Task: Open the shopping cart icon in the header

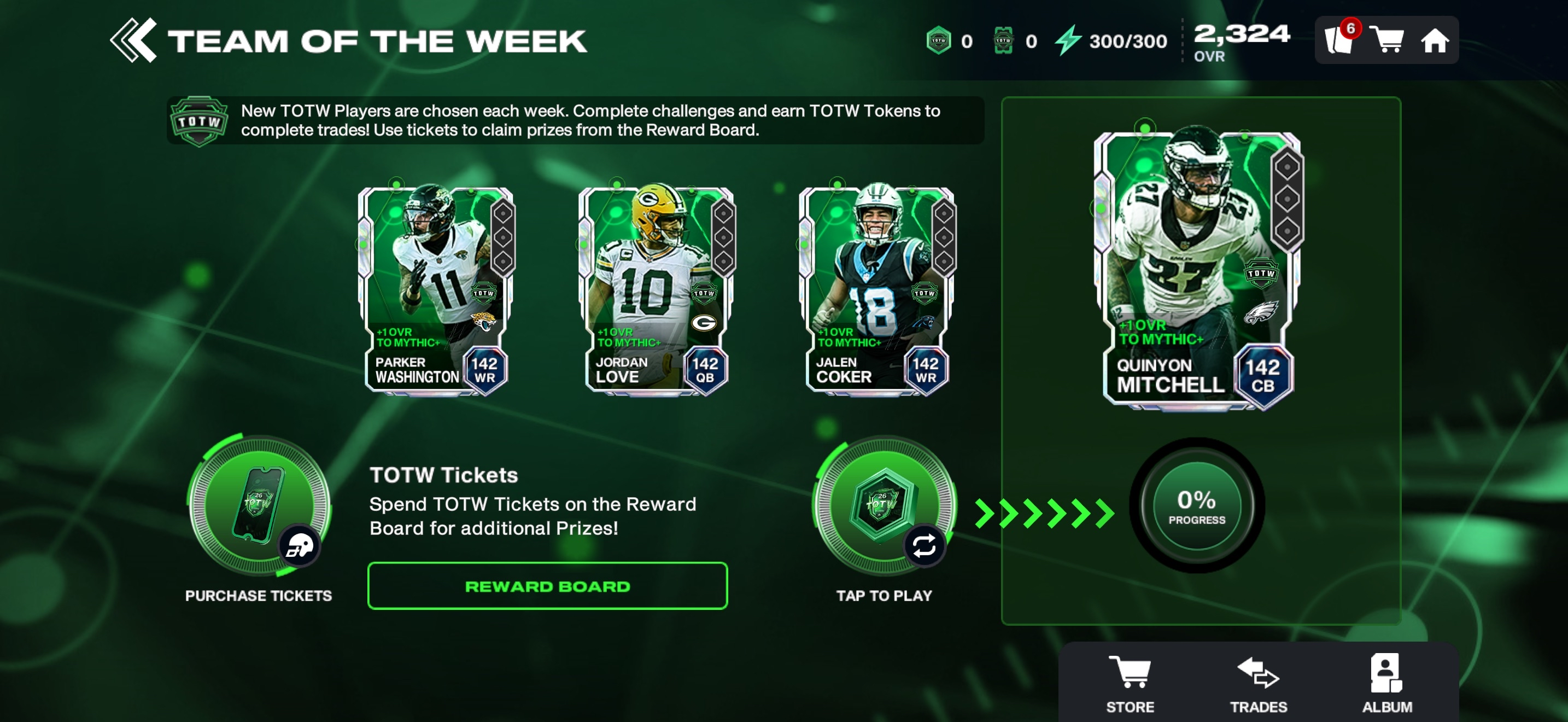Action: (x=1387, y=40)
